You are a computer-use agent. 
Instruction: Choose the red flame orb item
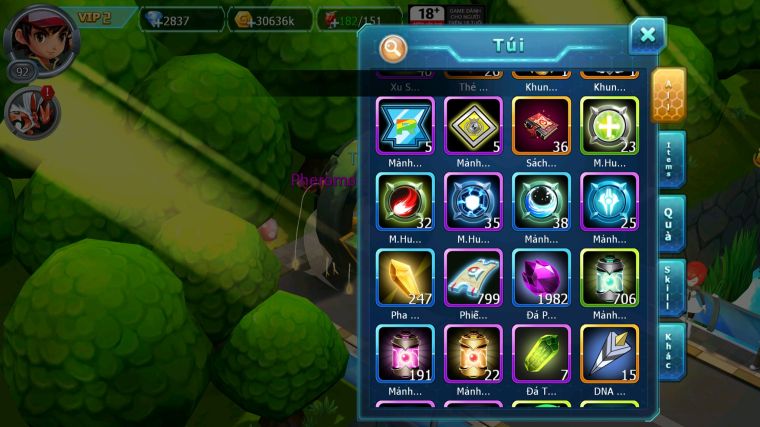pos(405,201)
